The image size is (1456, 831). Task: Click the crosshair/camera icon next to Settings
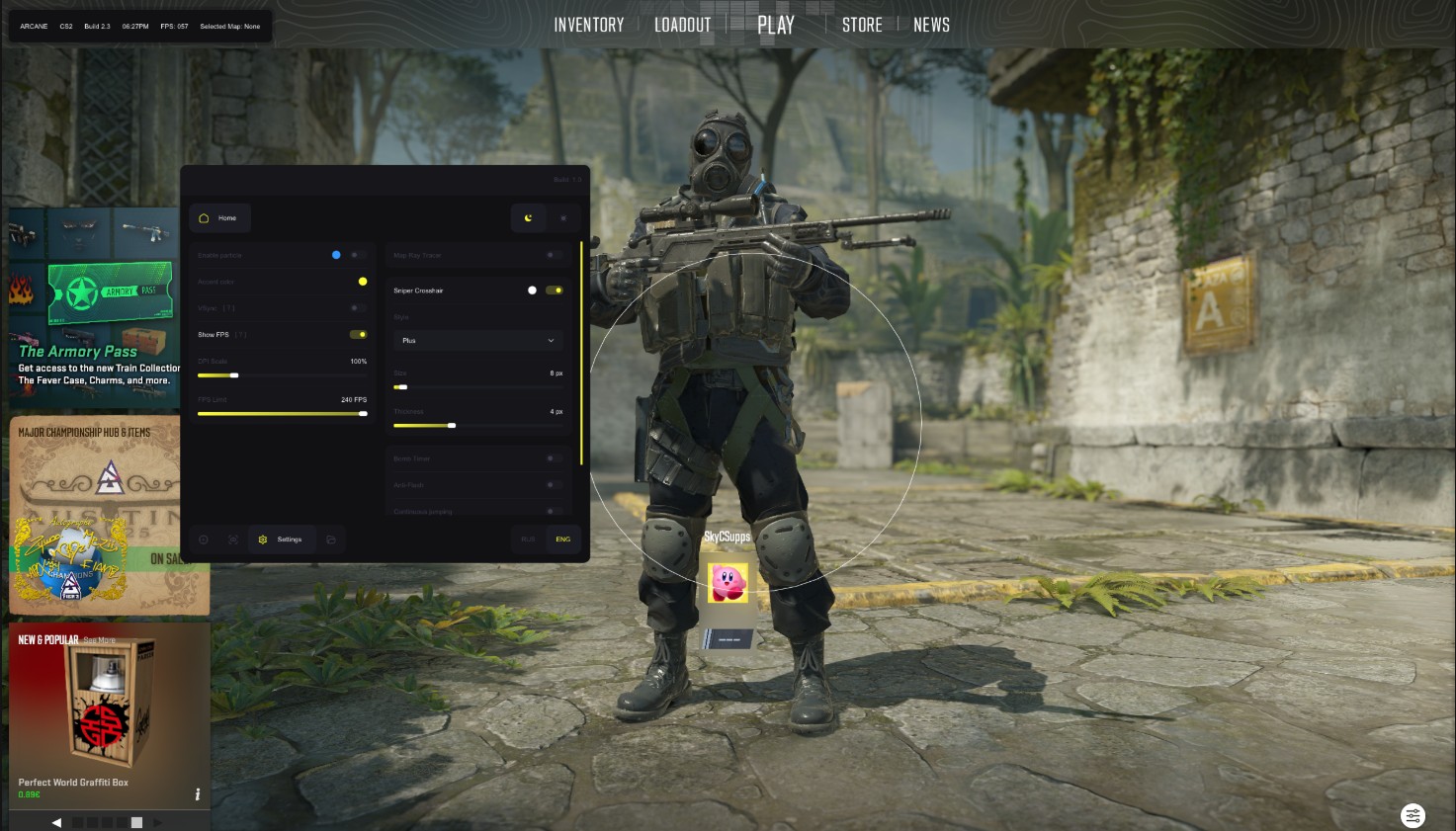pos(232,540)
